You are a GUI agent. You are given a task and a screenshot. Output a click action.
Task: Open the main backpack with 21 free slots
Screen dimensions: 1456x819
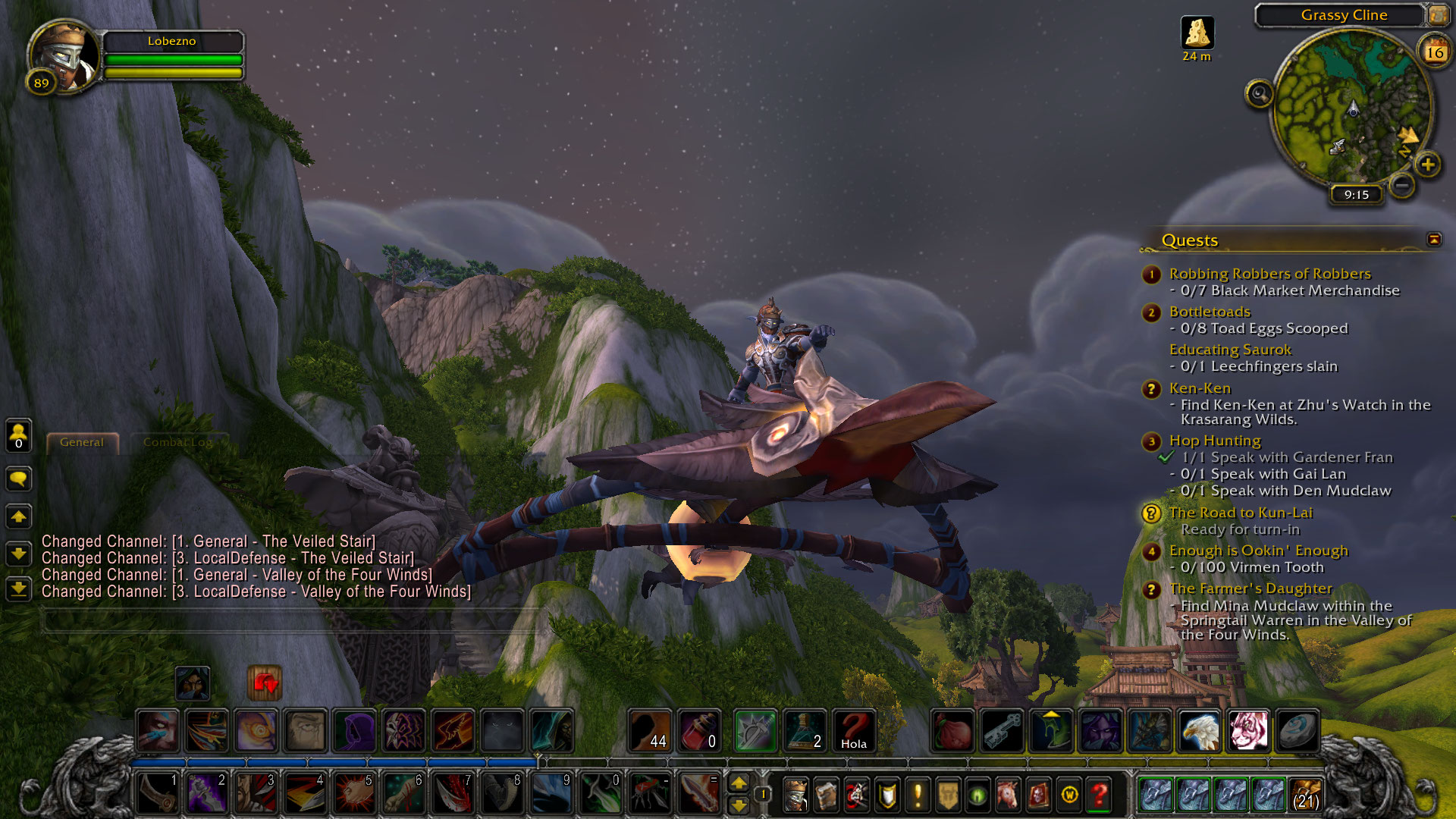click(x=1305, y=795)
